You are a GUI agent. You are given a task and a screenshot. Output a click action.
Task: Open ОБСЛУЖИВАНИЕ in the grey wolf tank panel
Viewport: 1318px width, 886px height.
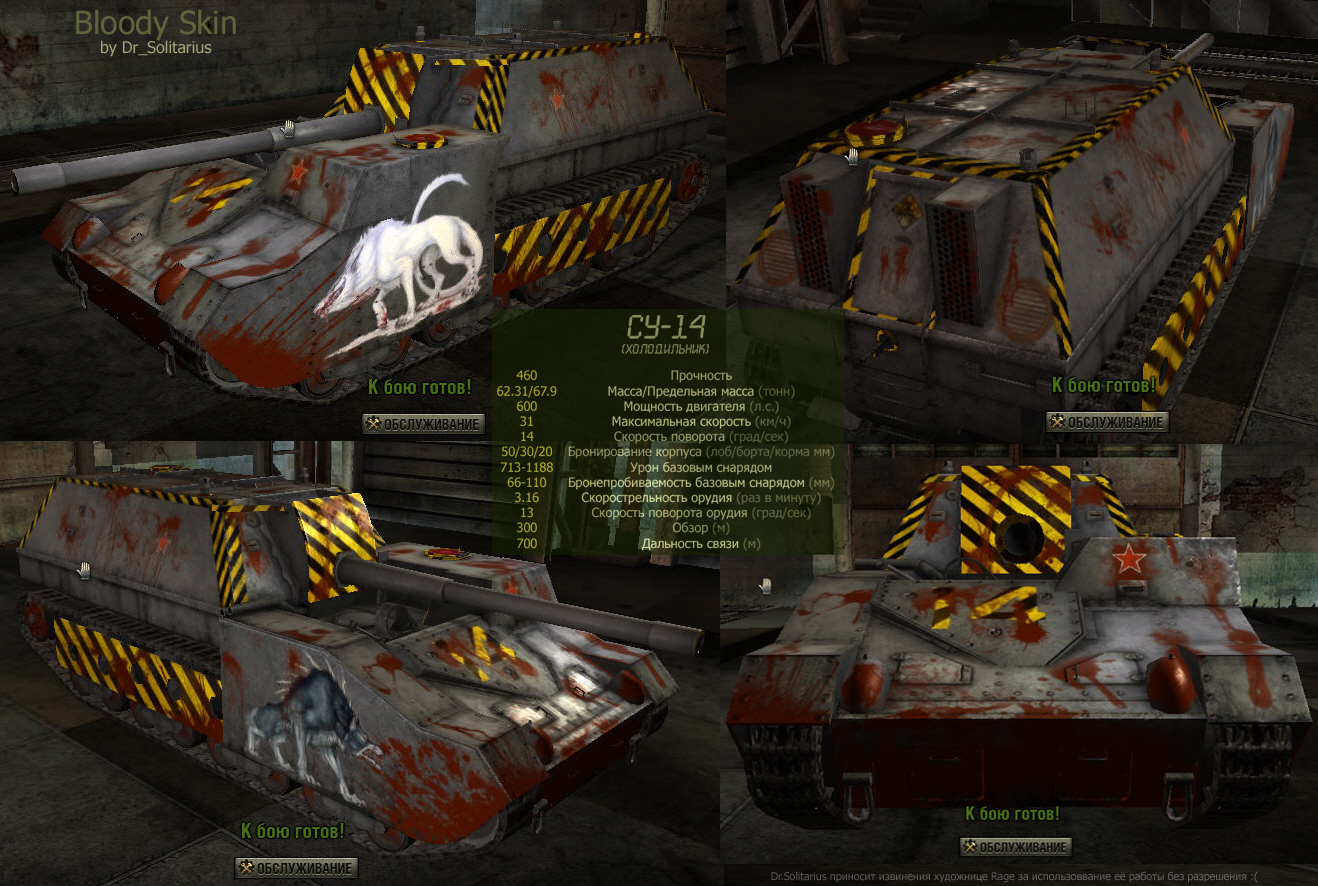click(x=296, y=868)
